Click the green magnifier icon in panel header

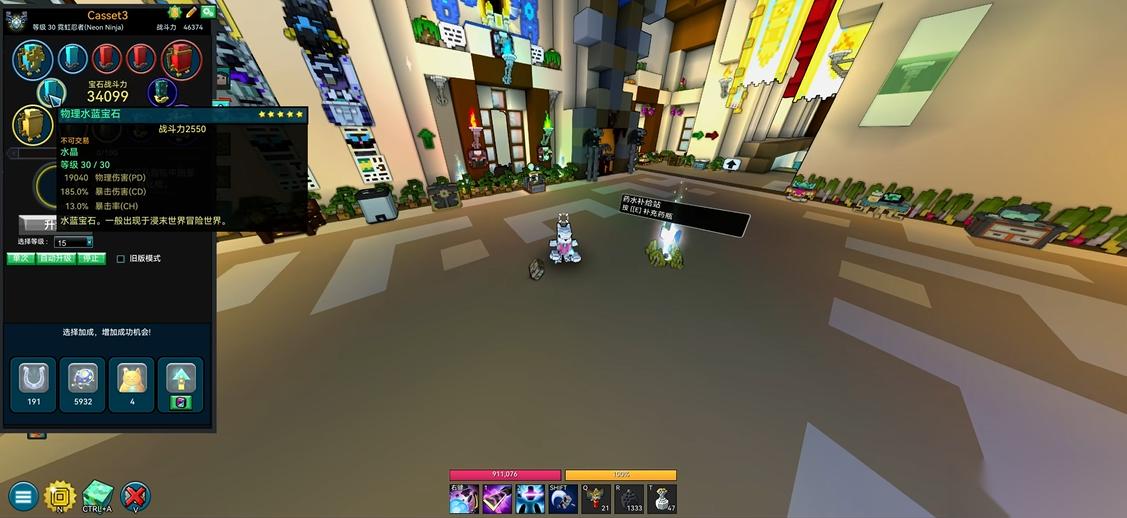tap(207, 12)
